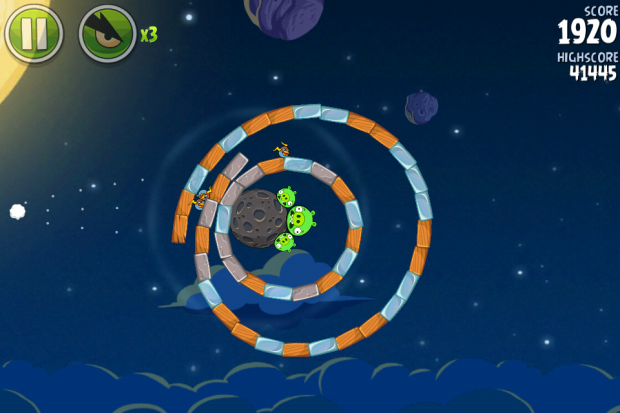
Task: Activate the Space Eagle power-up button
Action: [x=107, y=33]
